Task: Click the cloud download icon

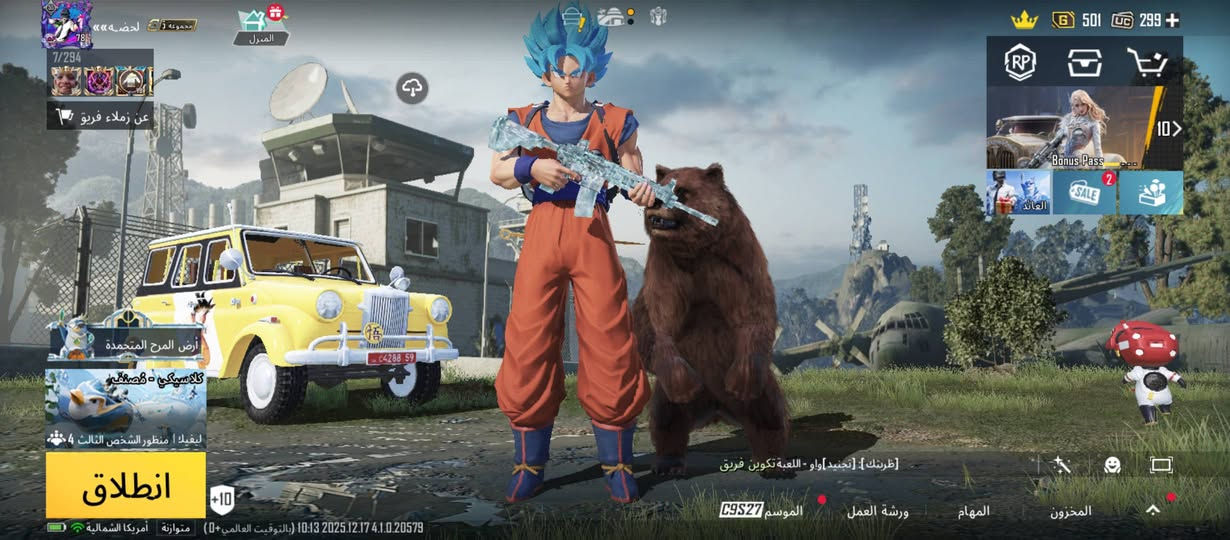Action: pyautogui.click(x=412, y=88)
